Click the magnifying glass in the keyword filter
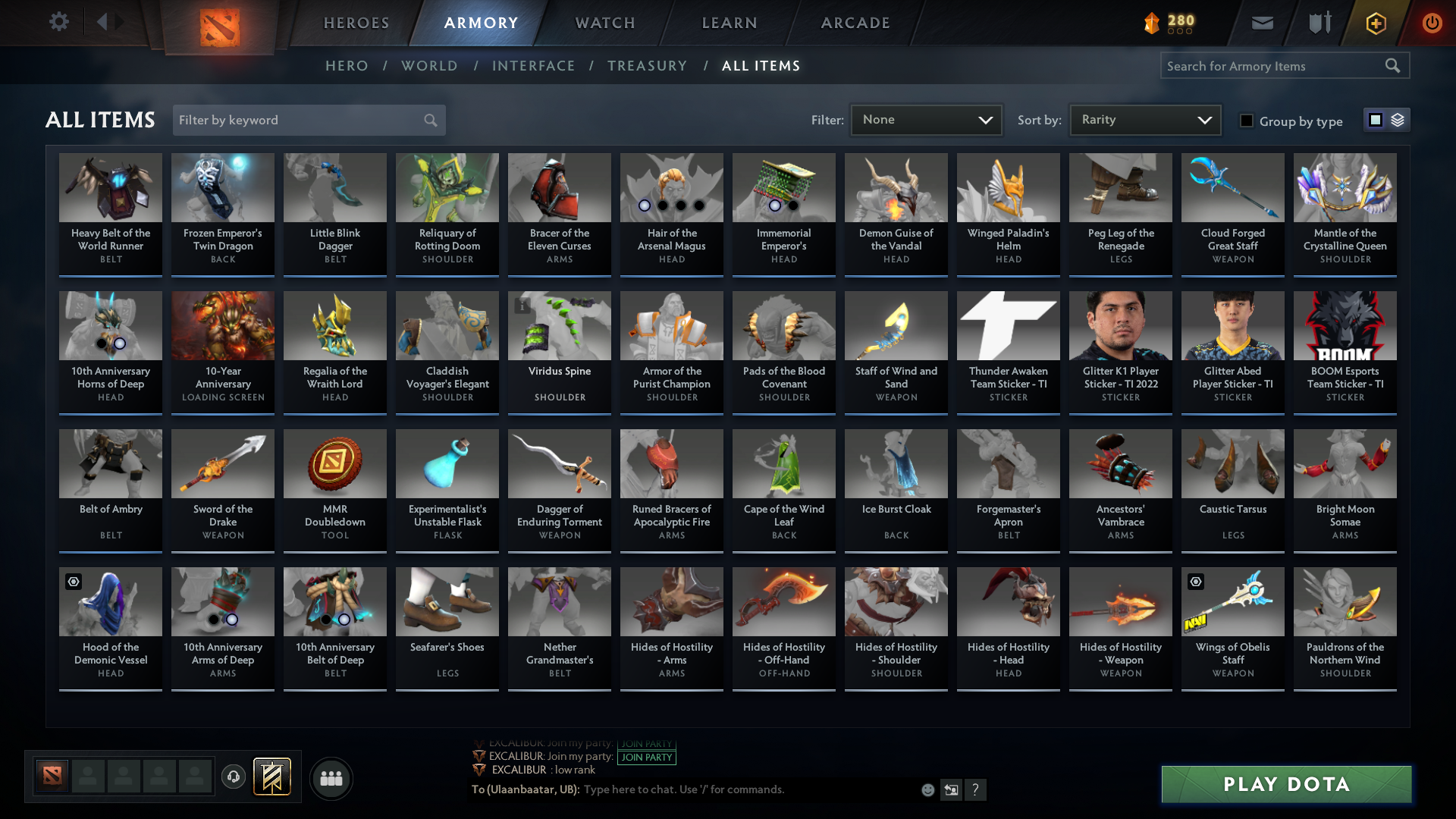This screenshot has width=1456, height=819. [x=429, y=120]
